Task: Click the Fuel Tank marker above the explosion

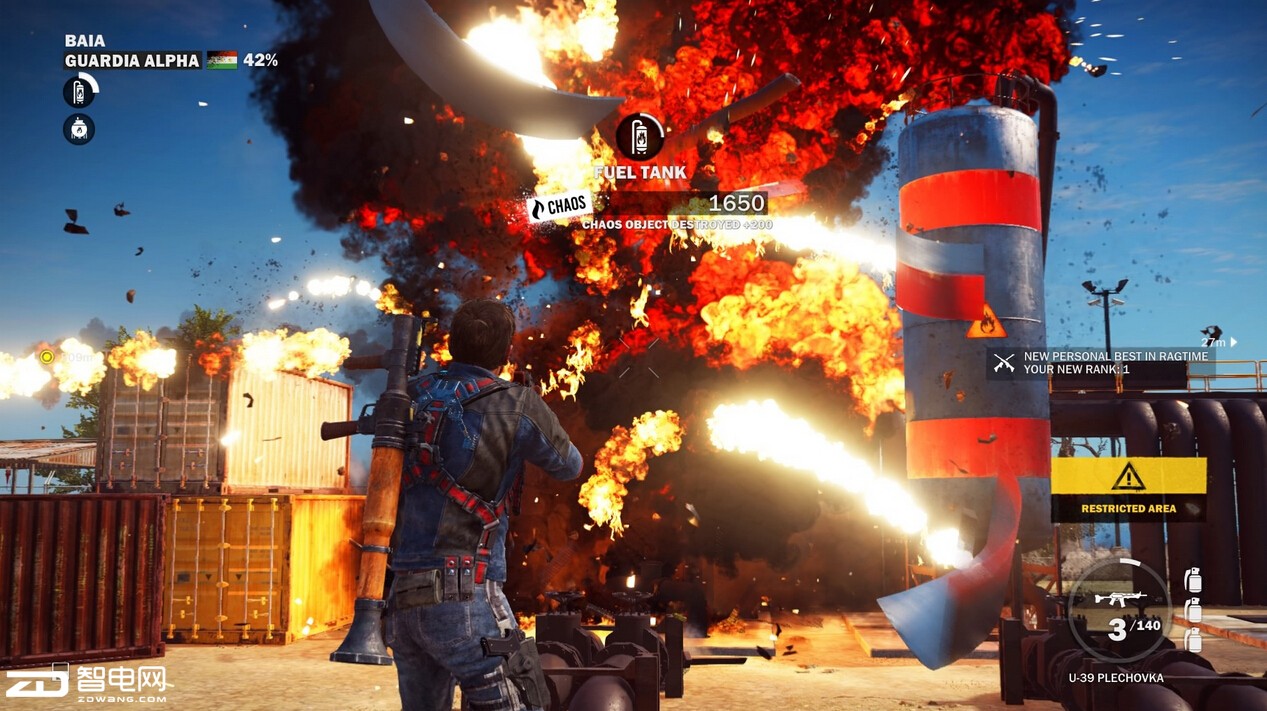Action: 640,137
